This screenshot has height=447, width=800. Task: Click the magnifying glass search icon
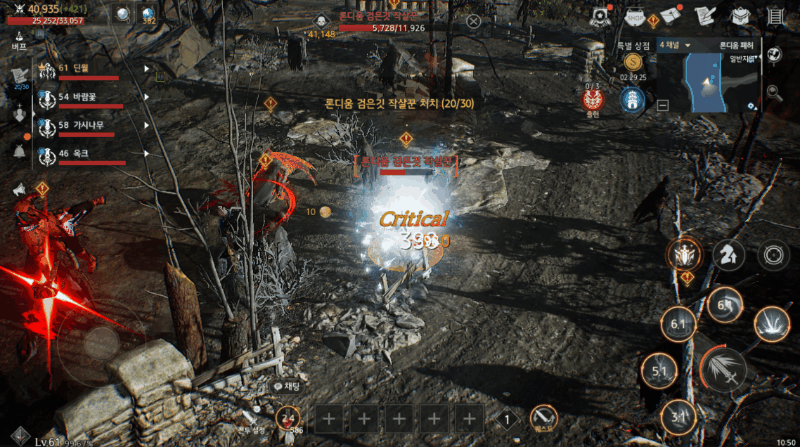(x=773, y=93)
